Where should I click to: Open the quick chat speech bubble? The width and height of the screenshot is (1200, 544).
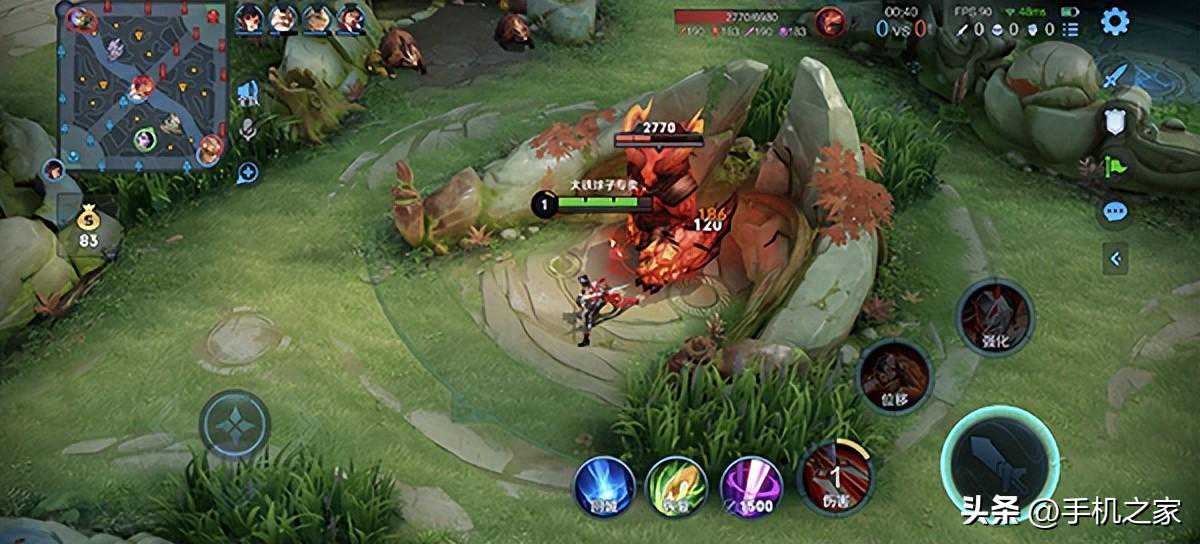coord(1115,211)
